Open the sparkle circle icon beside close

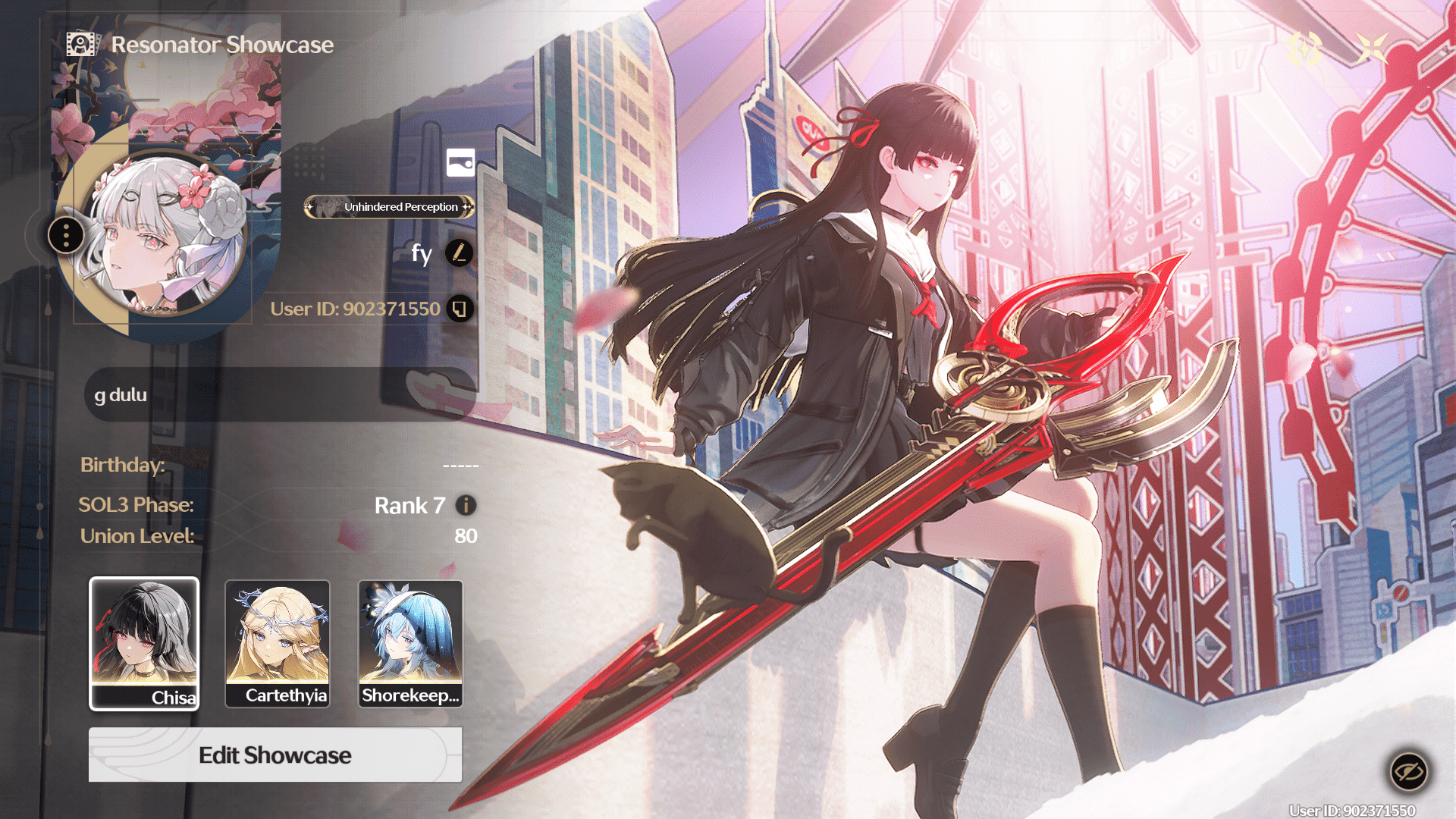pyautogui.click(x=1305, y=49)
